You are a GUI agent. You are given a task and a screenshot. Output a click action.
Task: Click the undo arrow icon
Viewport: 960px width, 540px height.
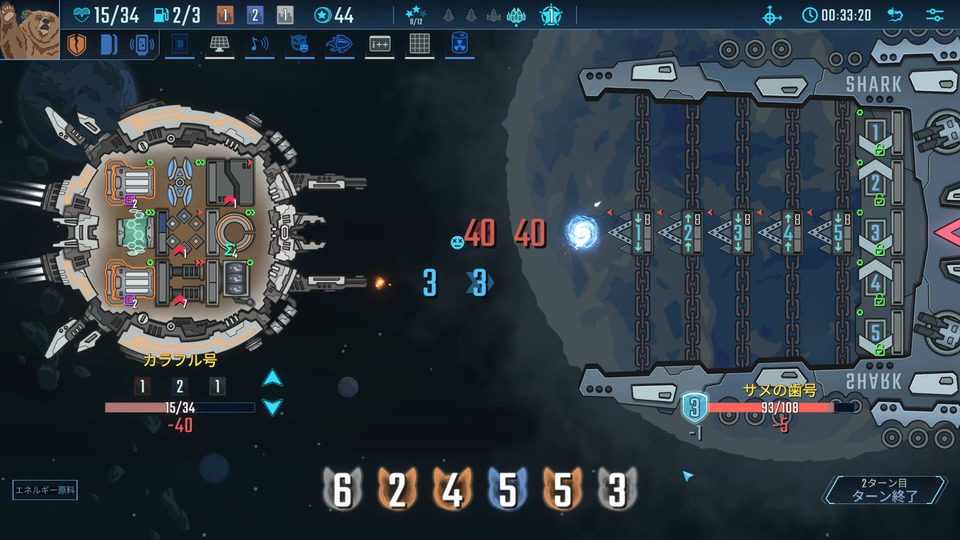coord(895,15)
